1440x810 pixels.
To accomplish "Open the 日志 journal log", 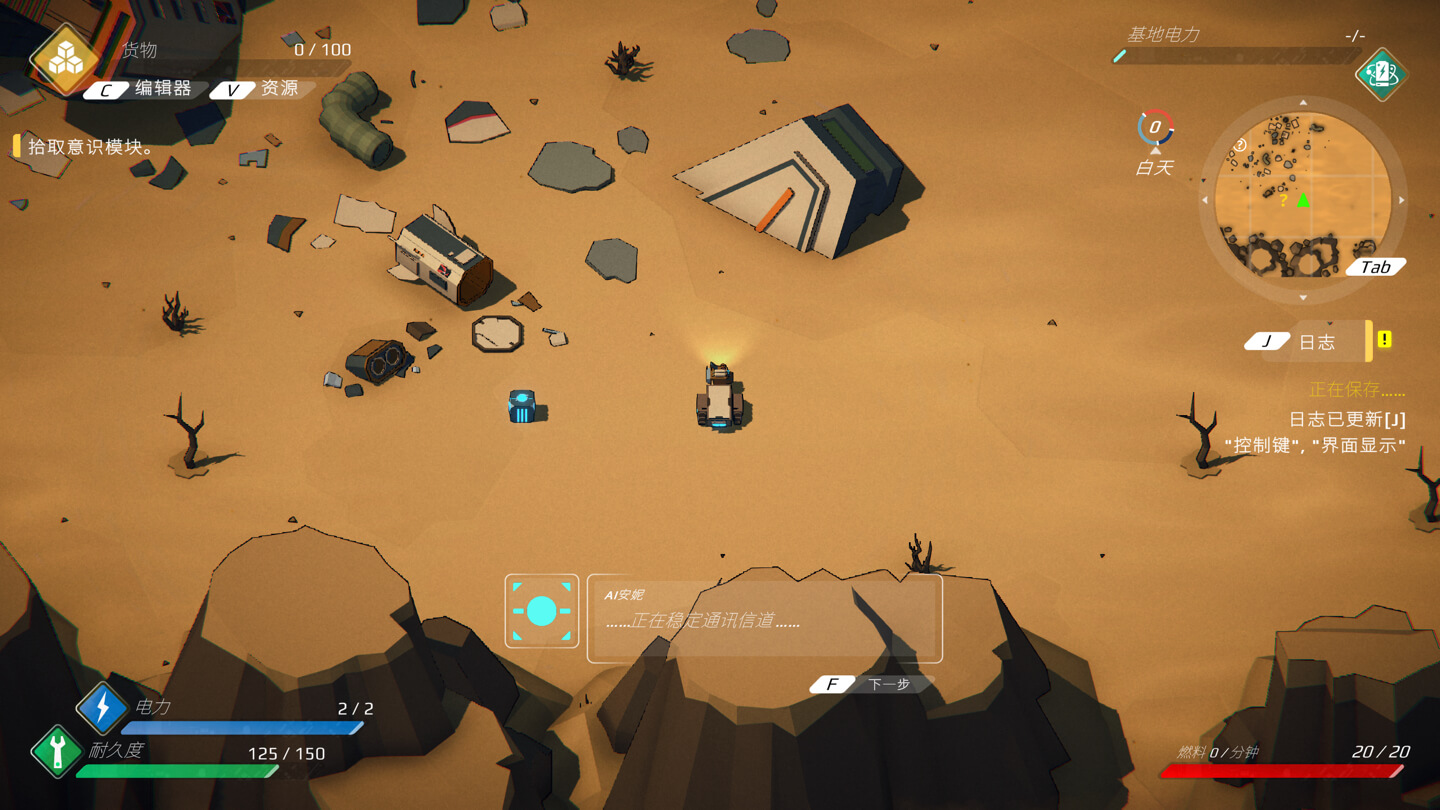I will [x=1305, y=342].
